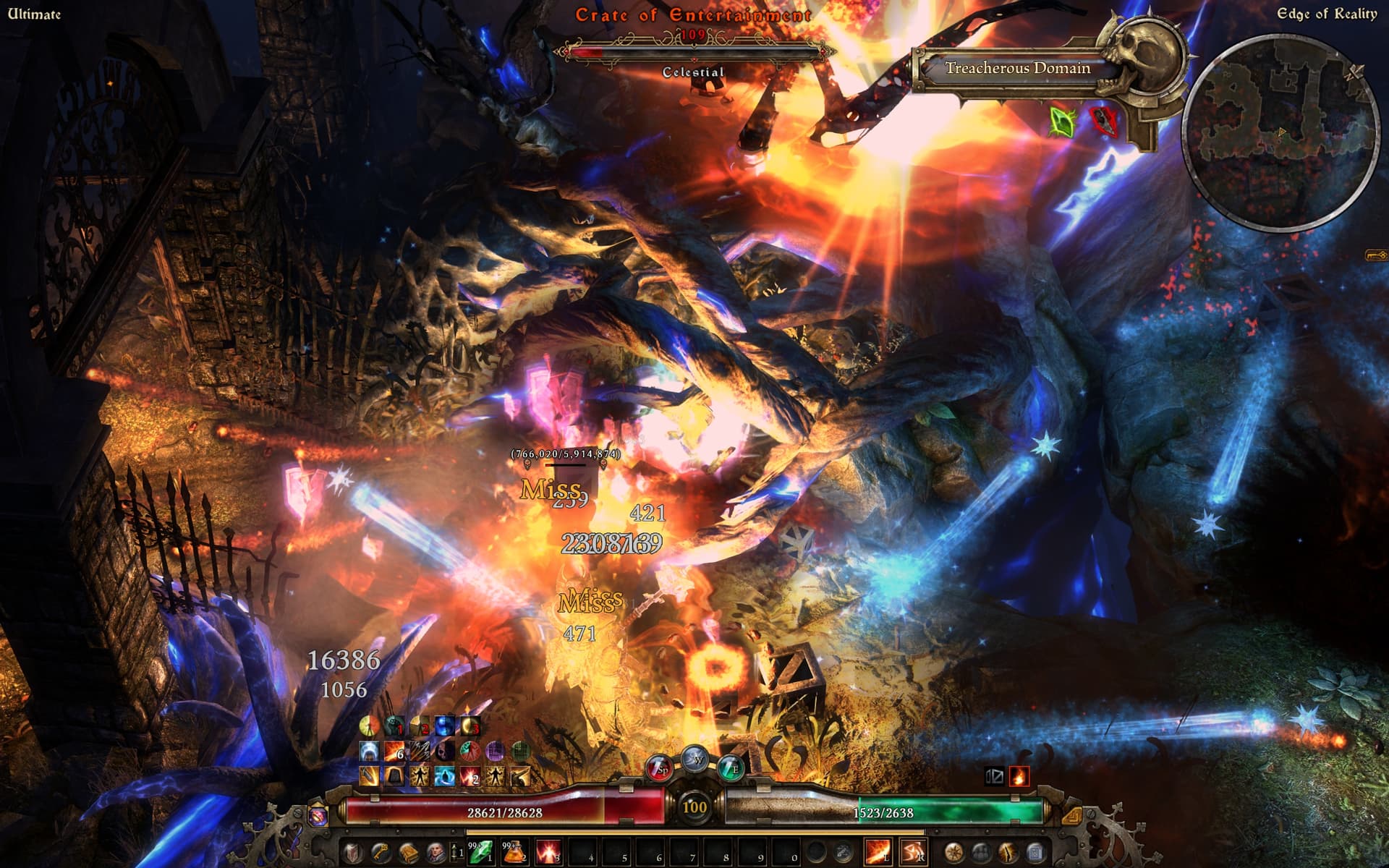
Task: Click the Treacherous Domain skull banner
Action: [1017, 69]
